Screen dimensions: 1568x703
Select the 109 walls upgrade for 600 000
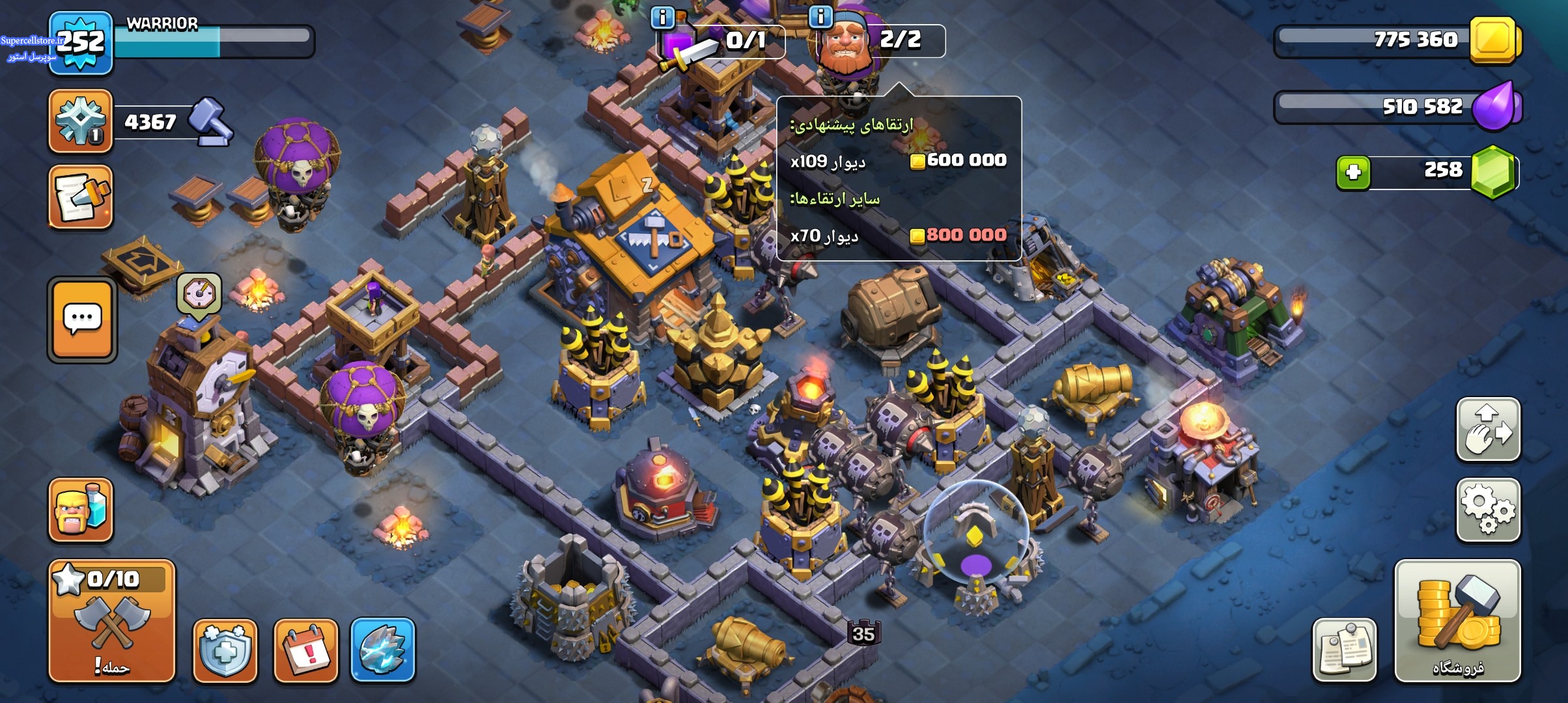coord(898,161)
